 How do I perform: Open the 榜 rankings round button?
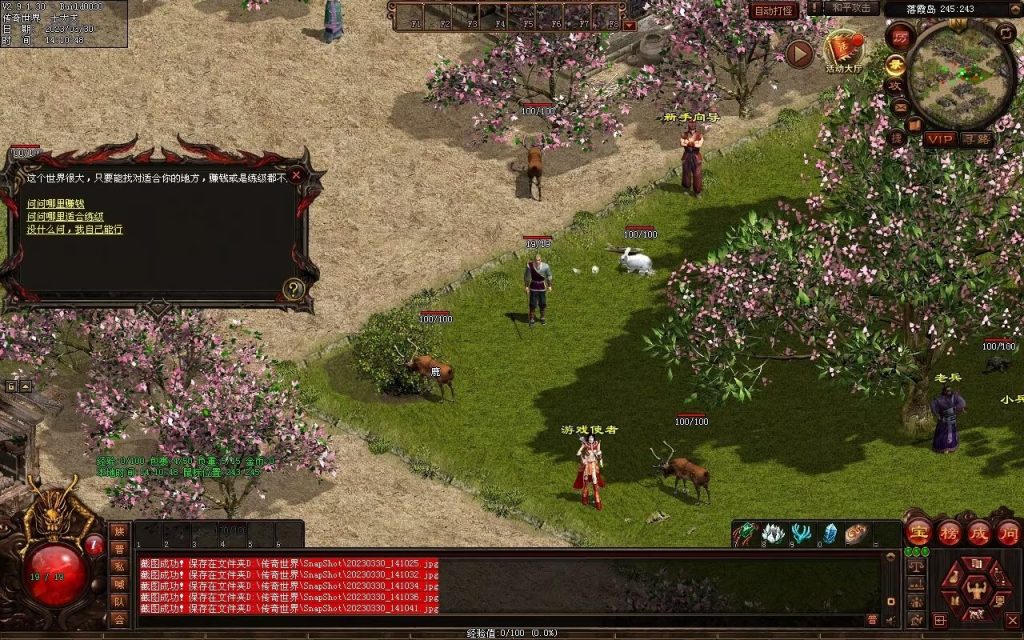pyautogui.click(x=948, y=532)
